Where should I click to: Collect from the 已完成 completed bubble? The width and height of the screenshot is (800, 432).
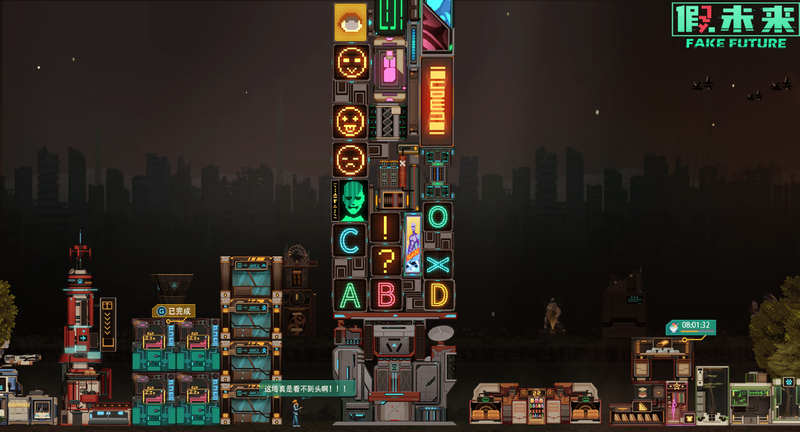(174, 311)
